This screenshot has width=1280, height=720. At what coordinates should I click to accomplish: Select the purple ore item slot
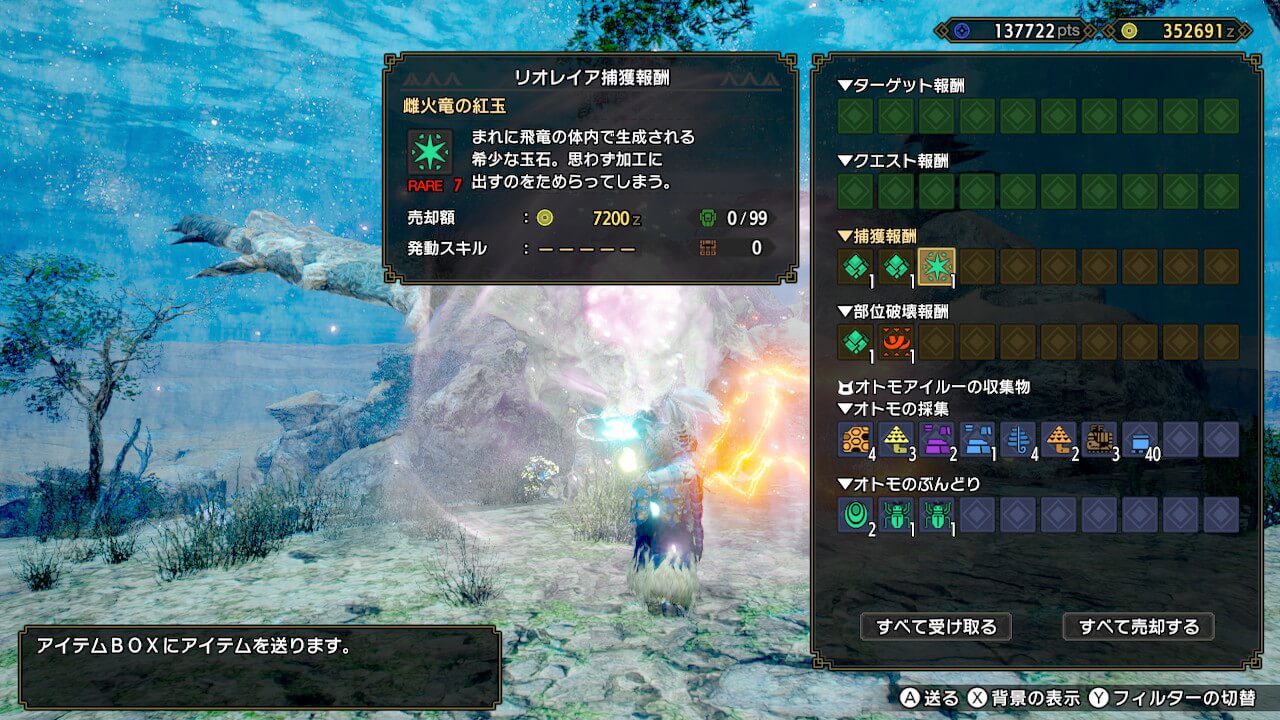point(937,439)
